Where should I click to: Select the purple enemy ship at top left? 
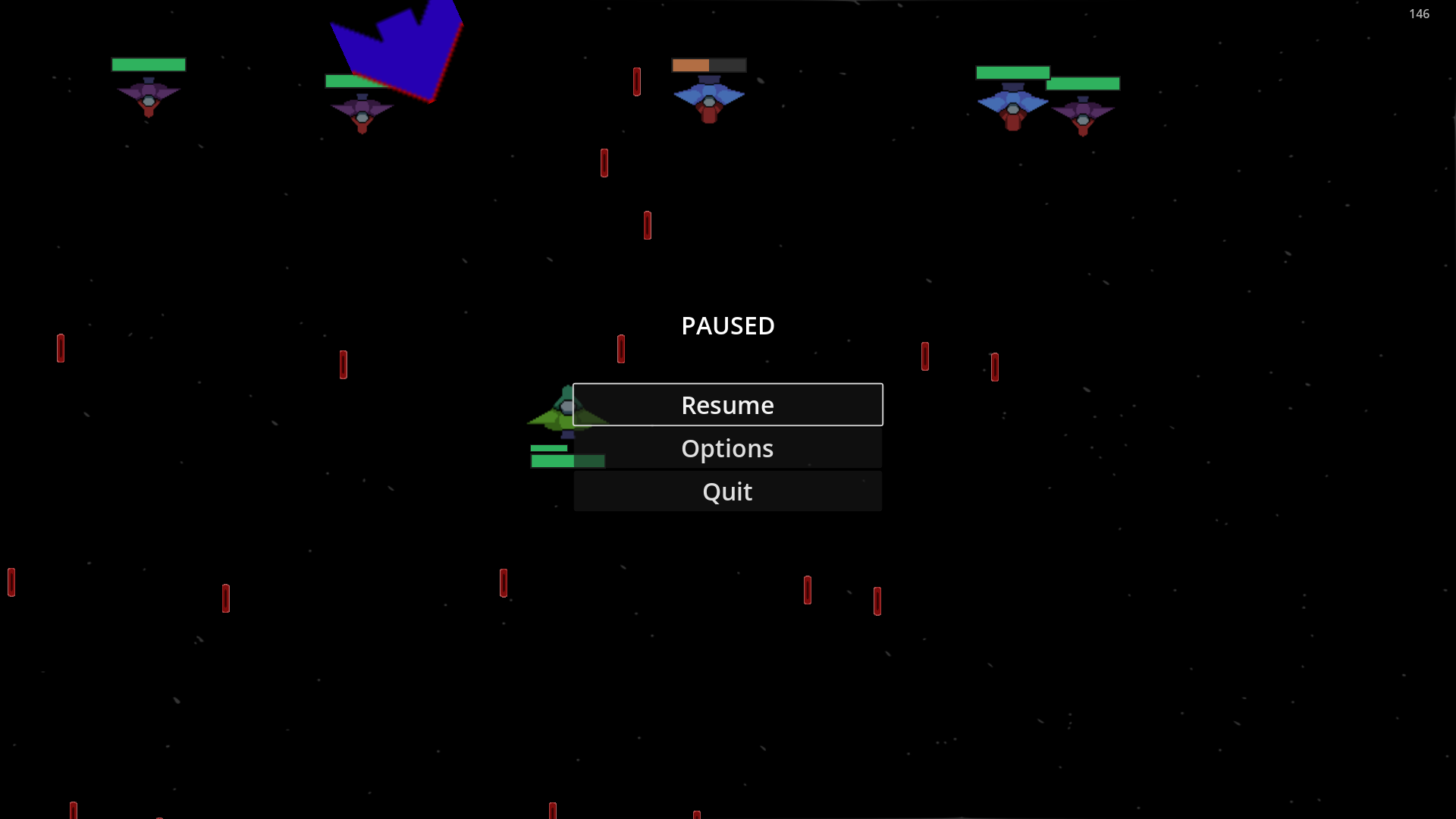point(148,97)
